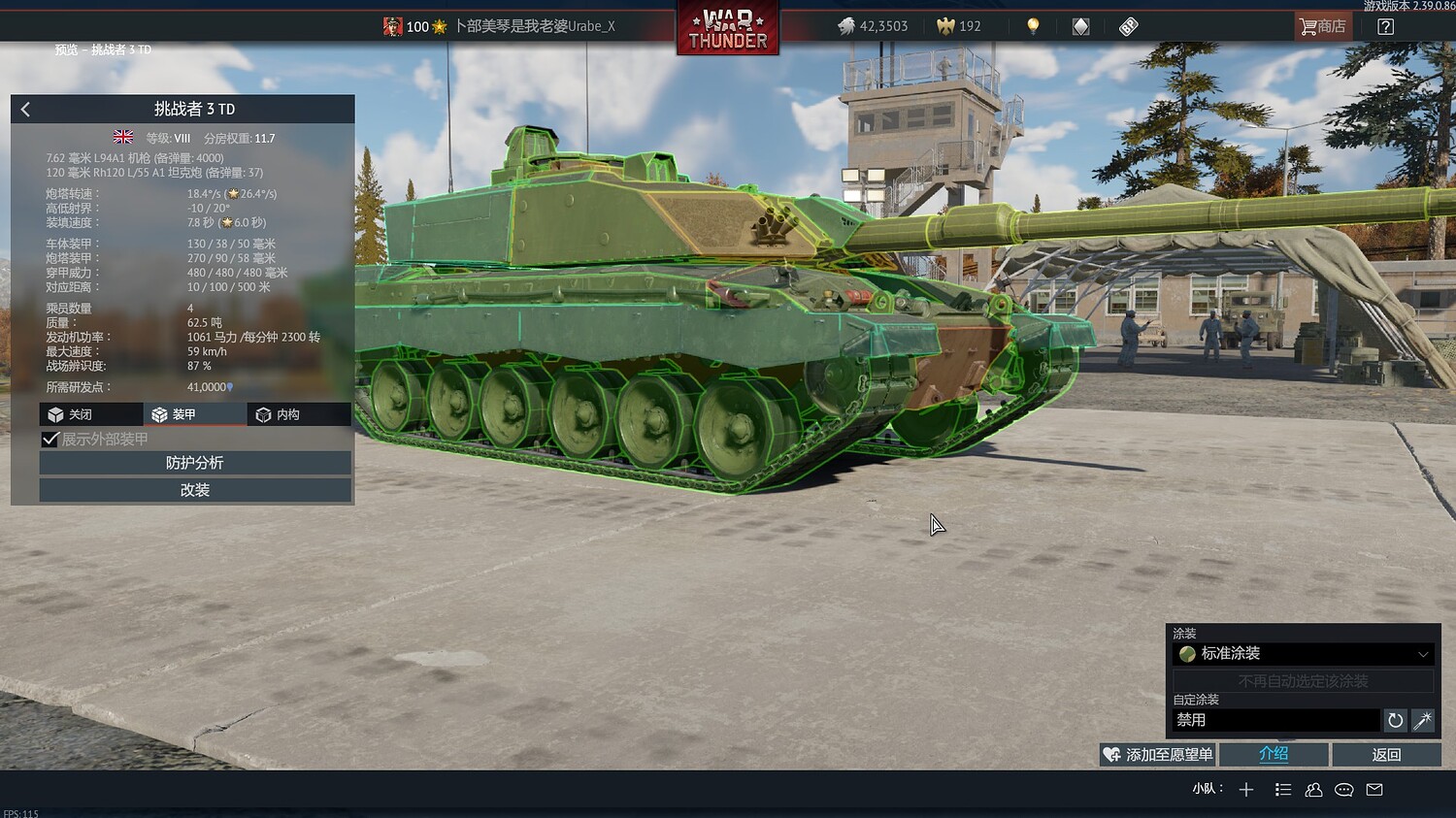Viewport: 1456px width, 818px height.
Task: Switch to the 内构 tab
Action: (298, 414)
